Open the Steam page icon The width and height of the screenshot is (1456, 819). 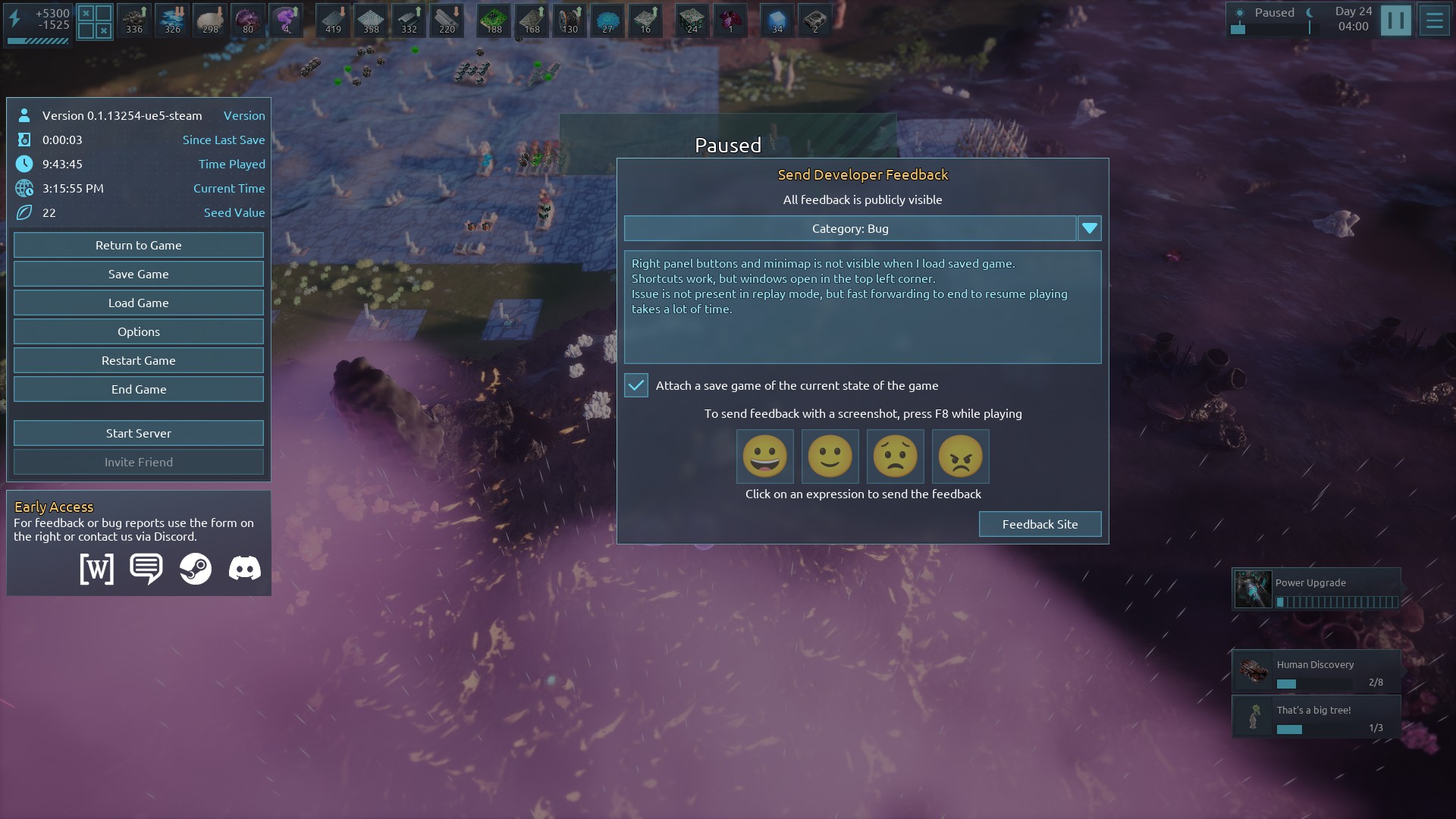[195, 568]
